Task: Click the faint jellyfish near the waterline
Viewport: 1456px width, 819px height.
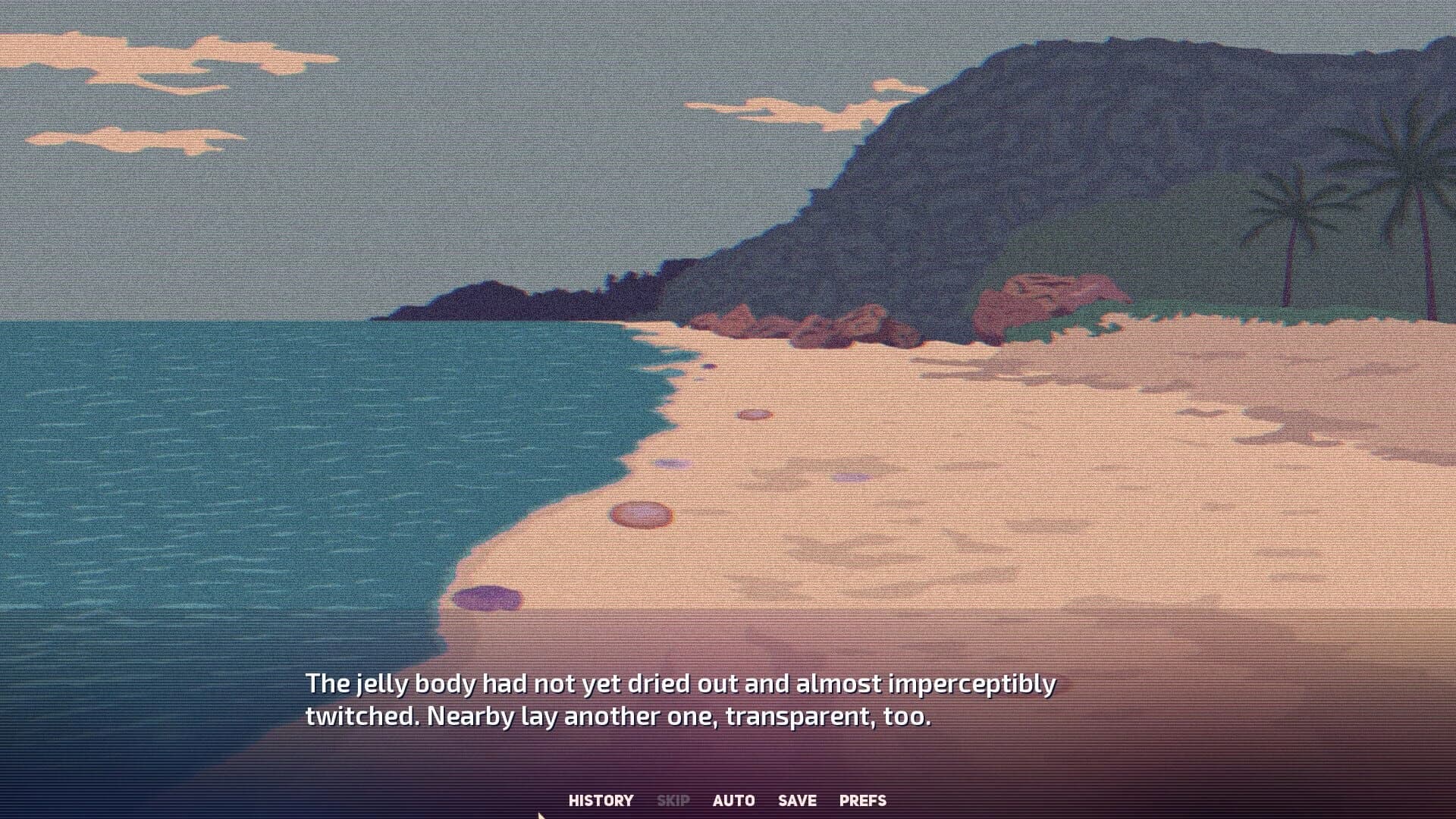Action: click(674, 463)
